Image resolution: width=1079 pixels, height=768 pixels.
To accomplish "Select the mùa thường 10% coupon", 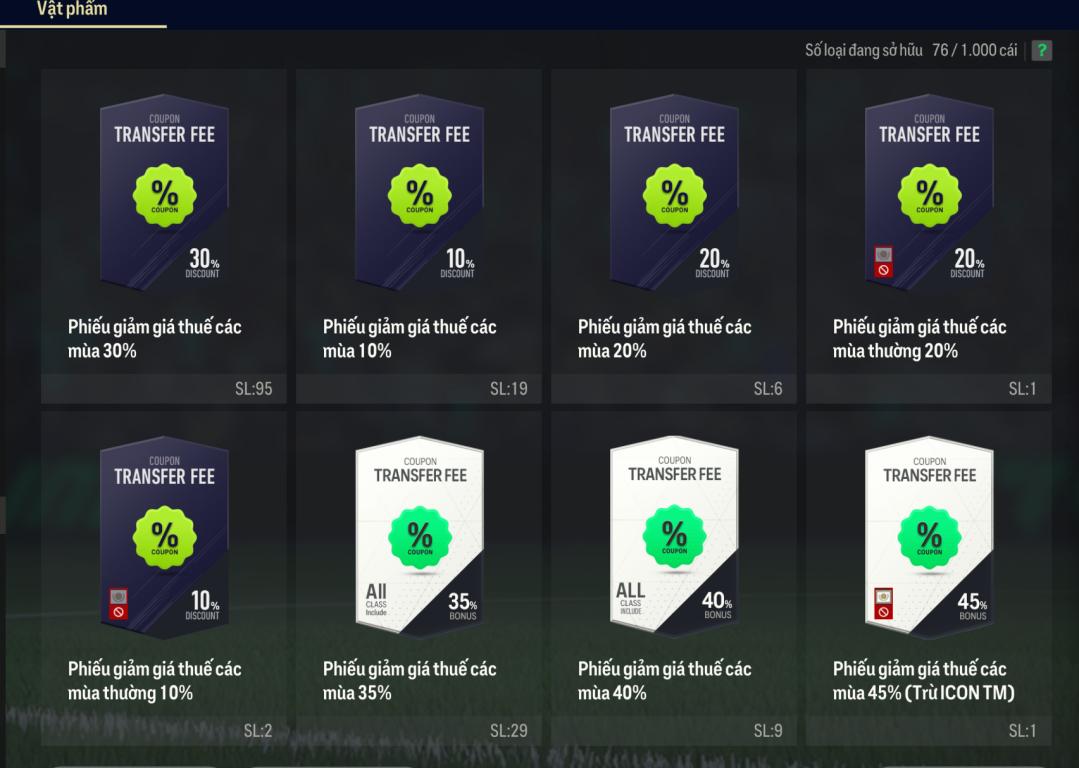I will point(164,578).
